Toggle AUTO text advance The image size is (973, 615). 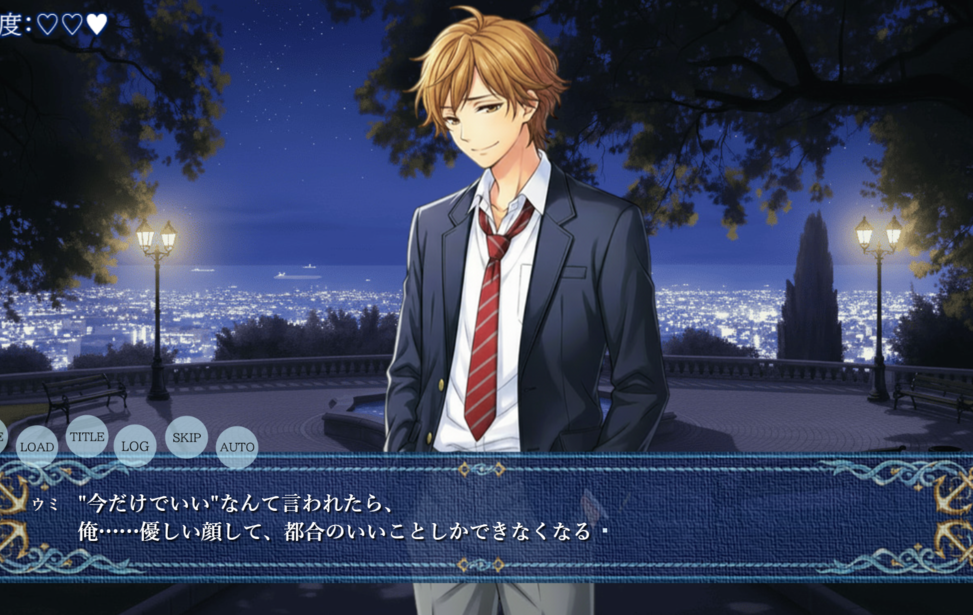(x=237, y=447)
